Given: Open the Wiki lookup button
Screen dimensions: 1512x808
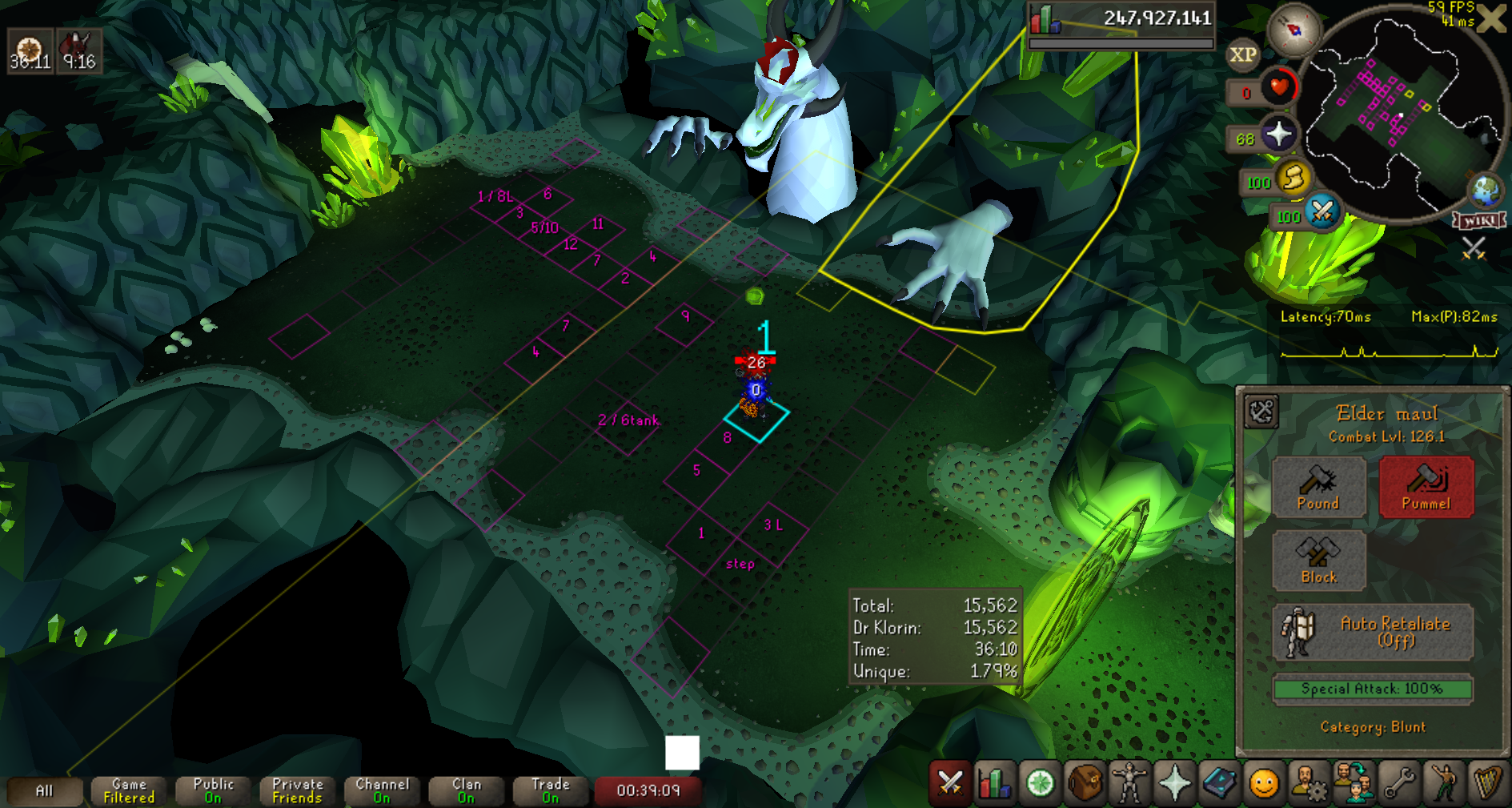Looking at the screenshot, I should [1479, 220].
